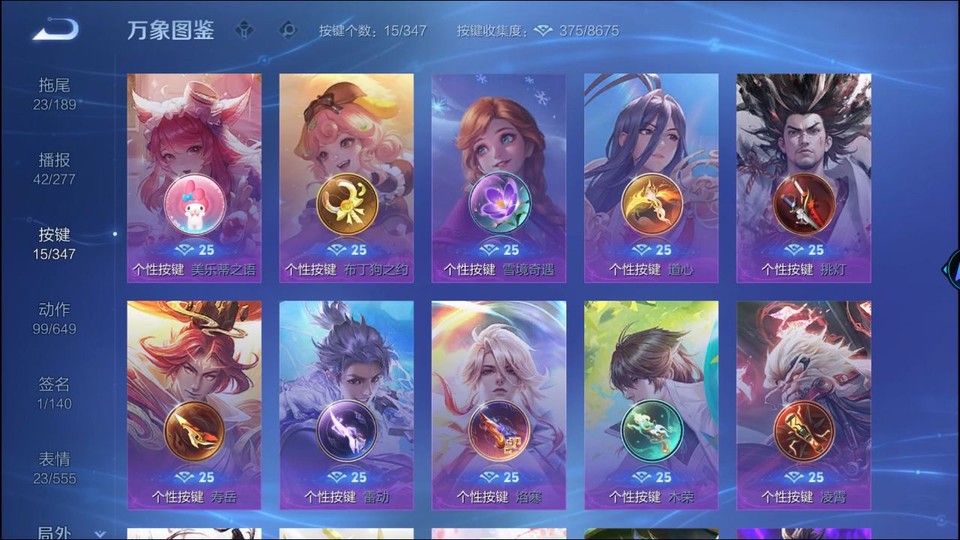Open the 木荣 button skin card
This screenshot has width=960, height=540.
click(651, 405)
